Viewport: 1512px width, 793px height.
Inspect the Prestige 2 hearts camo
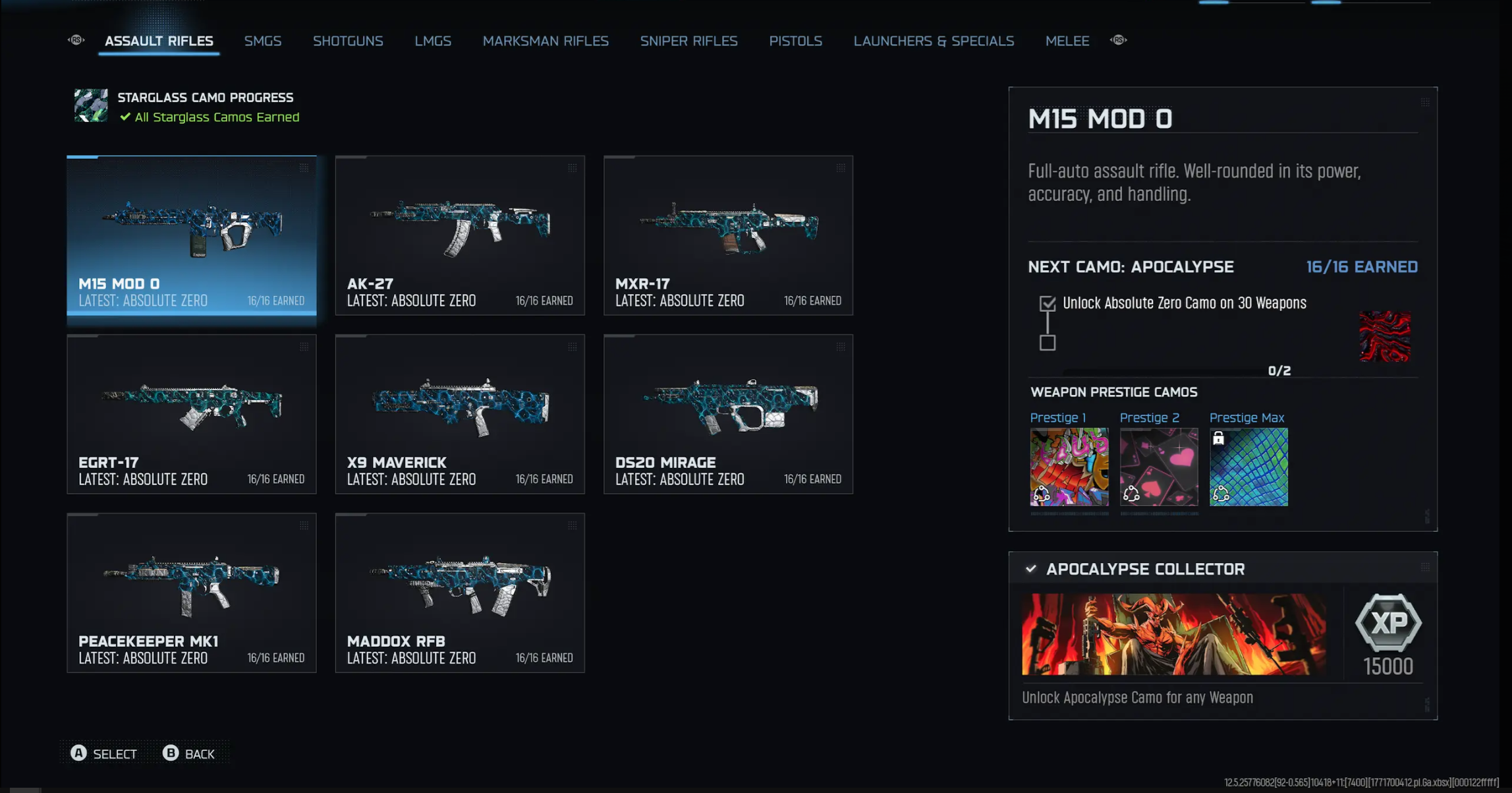[x=1159, y=467]
